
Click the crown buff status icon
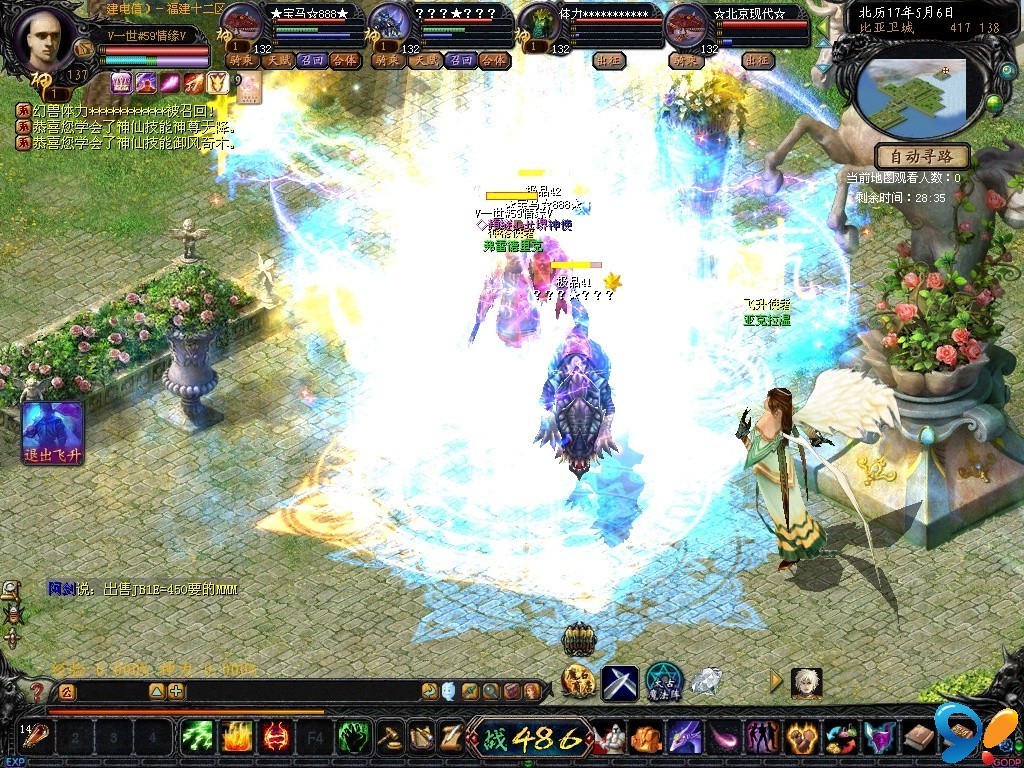tap(121, 82)
